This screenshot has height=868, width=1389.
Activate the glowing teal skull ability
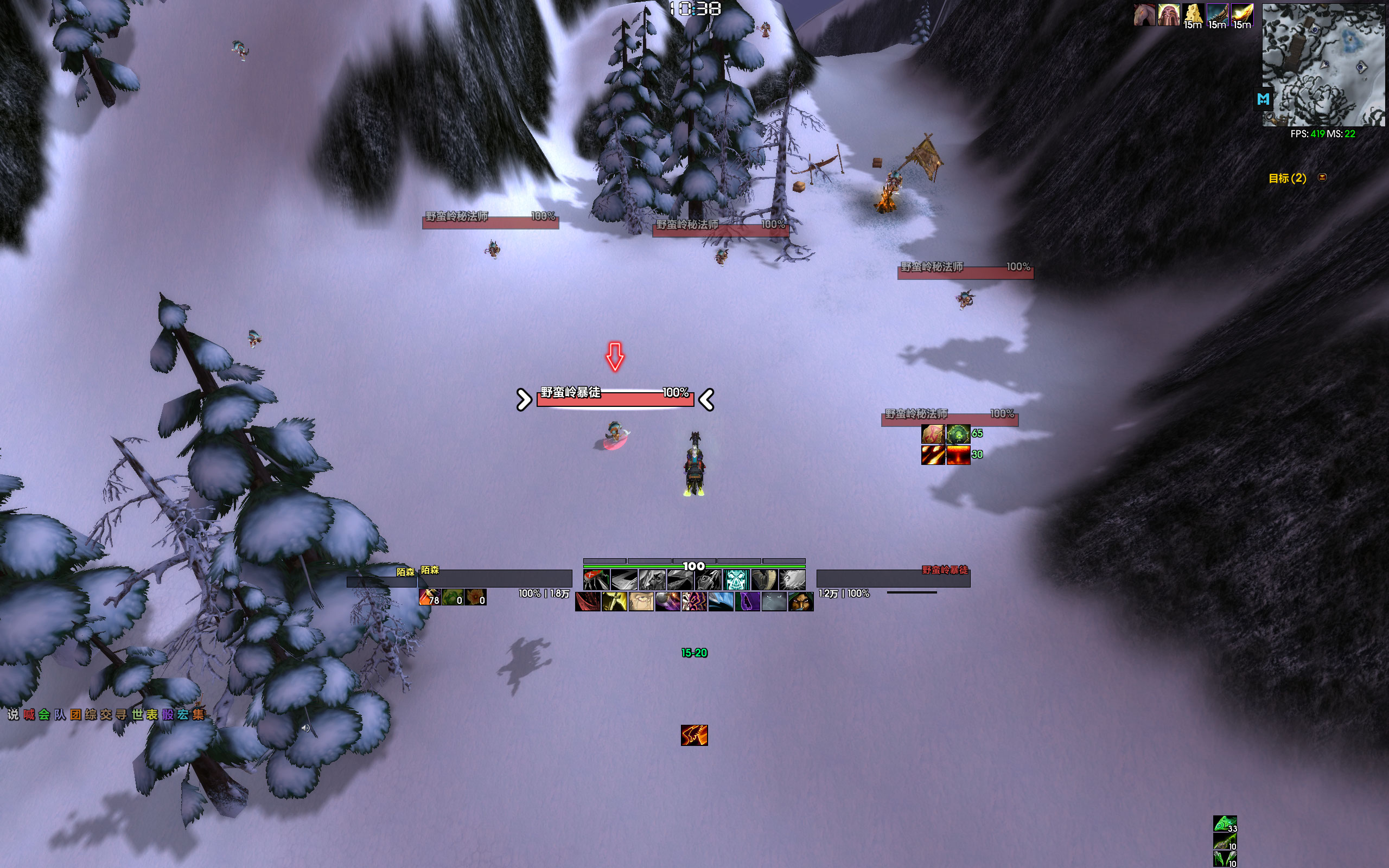(736, 580)
